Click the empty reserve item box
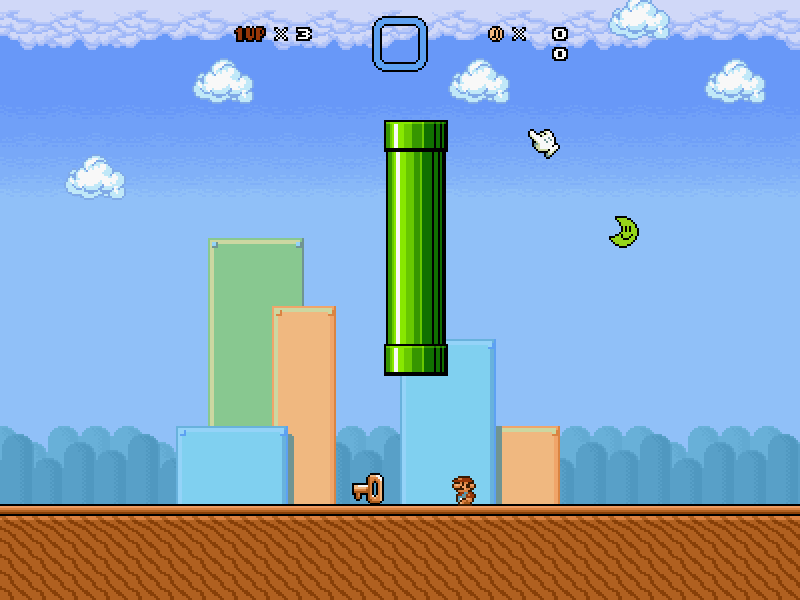Viewport: 800px width, 600px height. [400, 44]
